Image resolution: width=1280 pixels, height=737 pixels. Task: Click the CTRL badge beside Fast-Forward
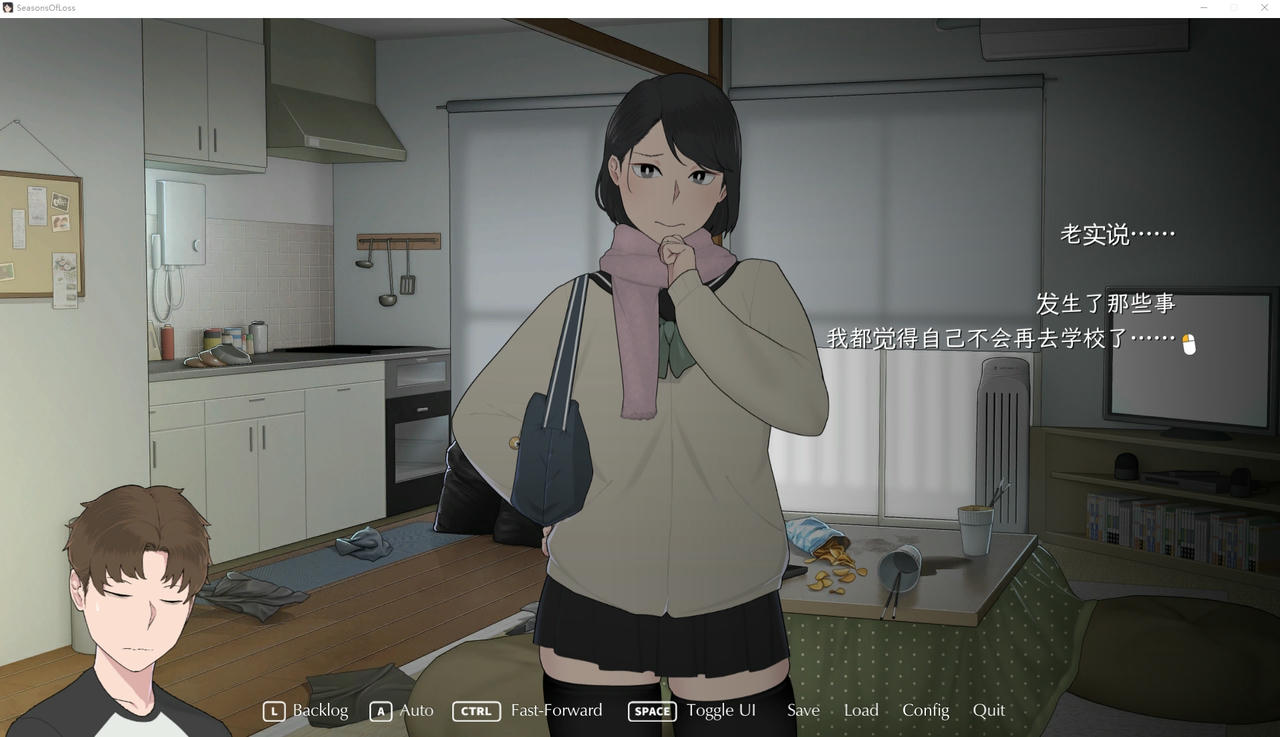pyautogui.click(x=476, y=711)
